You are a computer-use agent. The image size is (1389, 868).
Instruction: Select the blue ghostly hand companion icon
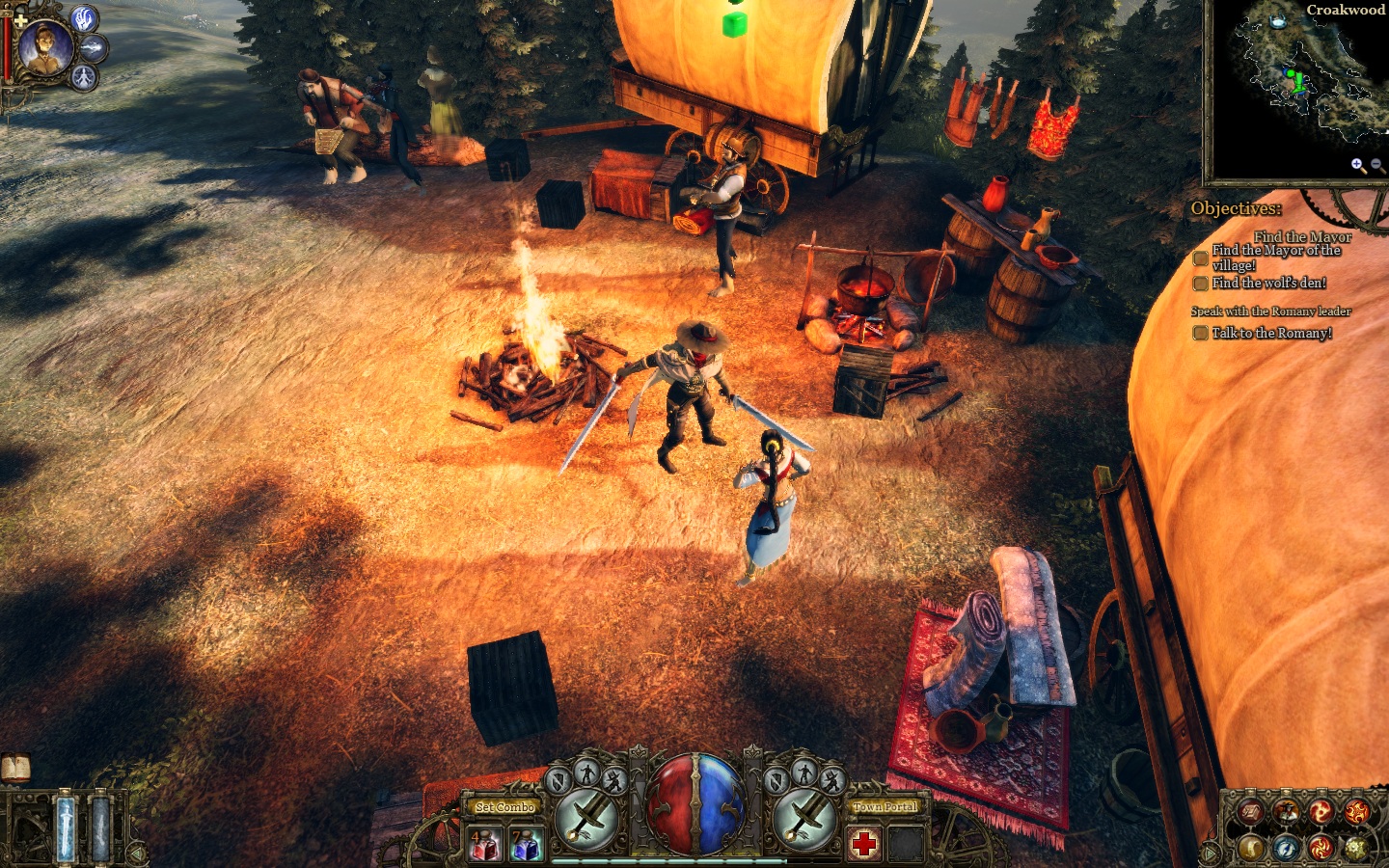click(x=86, y=18)
